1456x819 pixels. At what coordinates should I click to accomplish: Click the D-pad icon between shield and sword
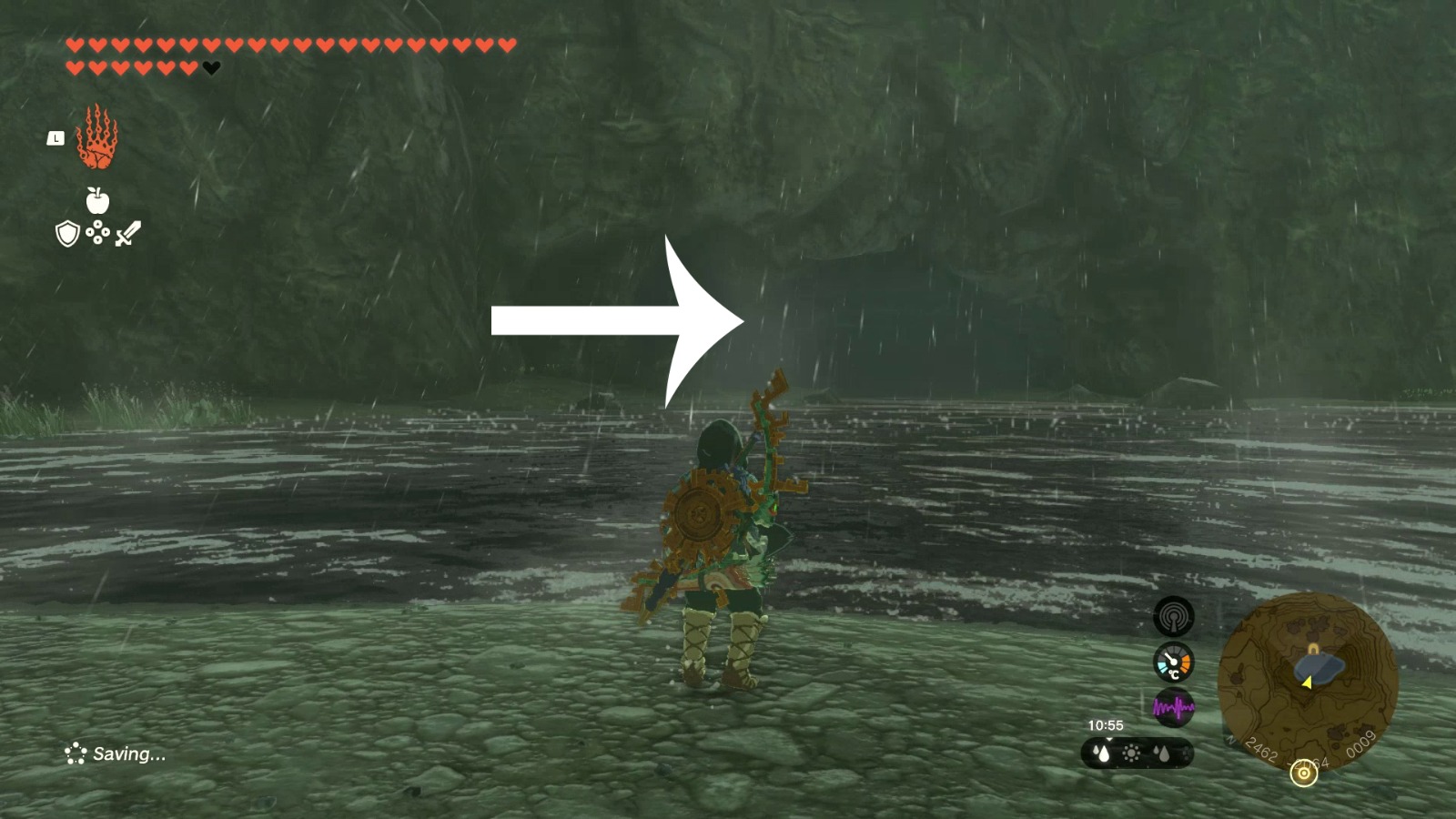97,231
